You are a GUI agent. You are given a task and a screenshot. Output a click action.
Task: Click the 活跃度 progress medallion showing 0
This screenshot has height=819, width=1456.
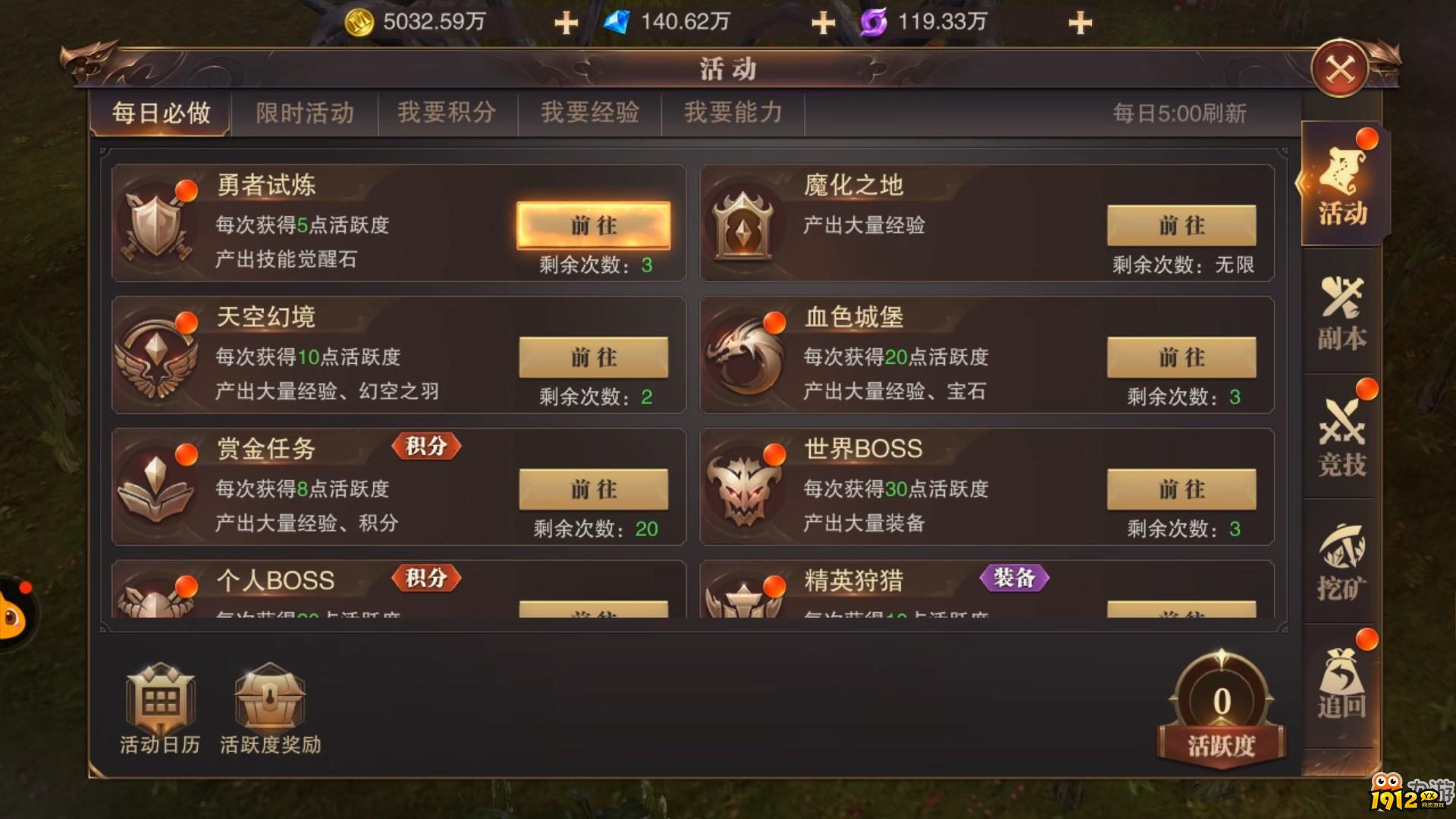tap(1219, 701)
